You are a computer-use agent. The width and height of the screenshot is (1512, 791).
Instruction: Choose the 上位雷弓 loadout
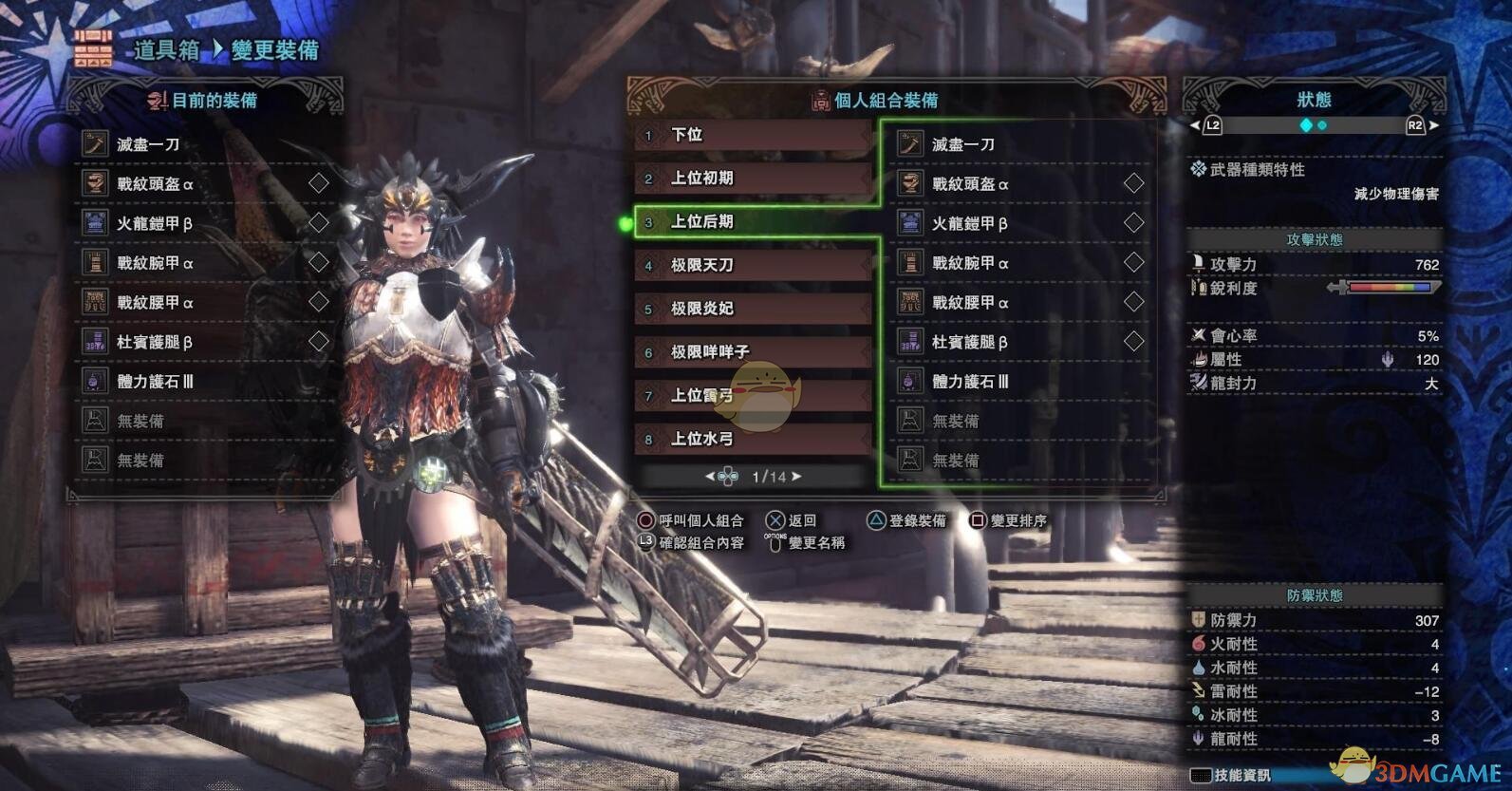pyautogui.click(x=753, y=396)
